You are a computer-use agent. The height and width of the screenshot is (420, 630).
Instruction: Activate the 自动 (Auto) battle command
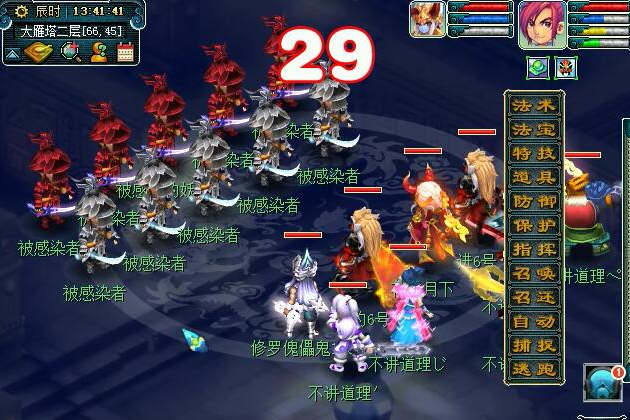534,321
